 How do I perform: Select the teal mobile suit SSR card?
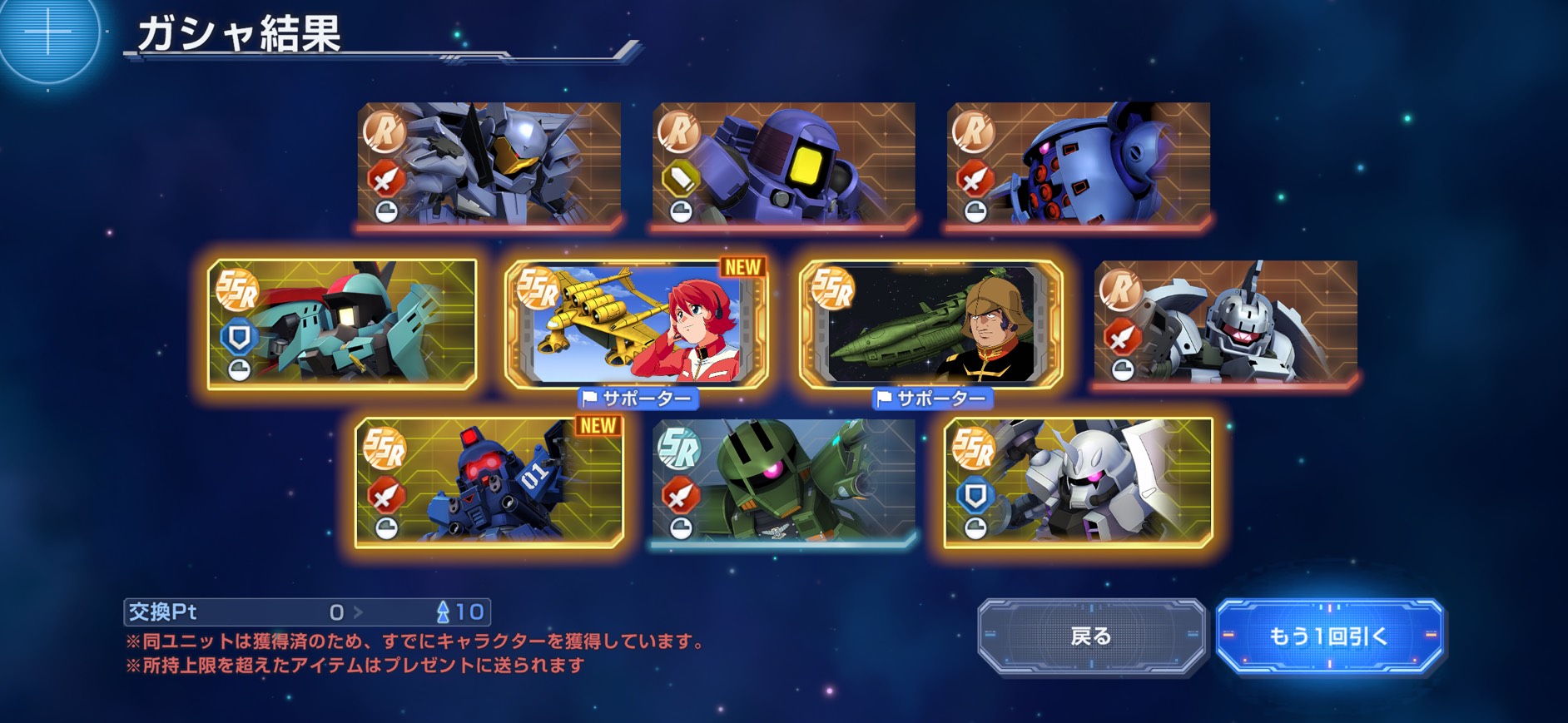(x=342, y=324)
